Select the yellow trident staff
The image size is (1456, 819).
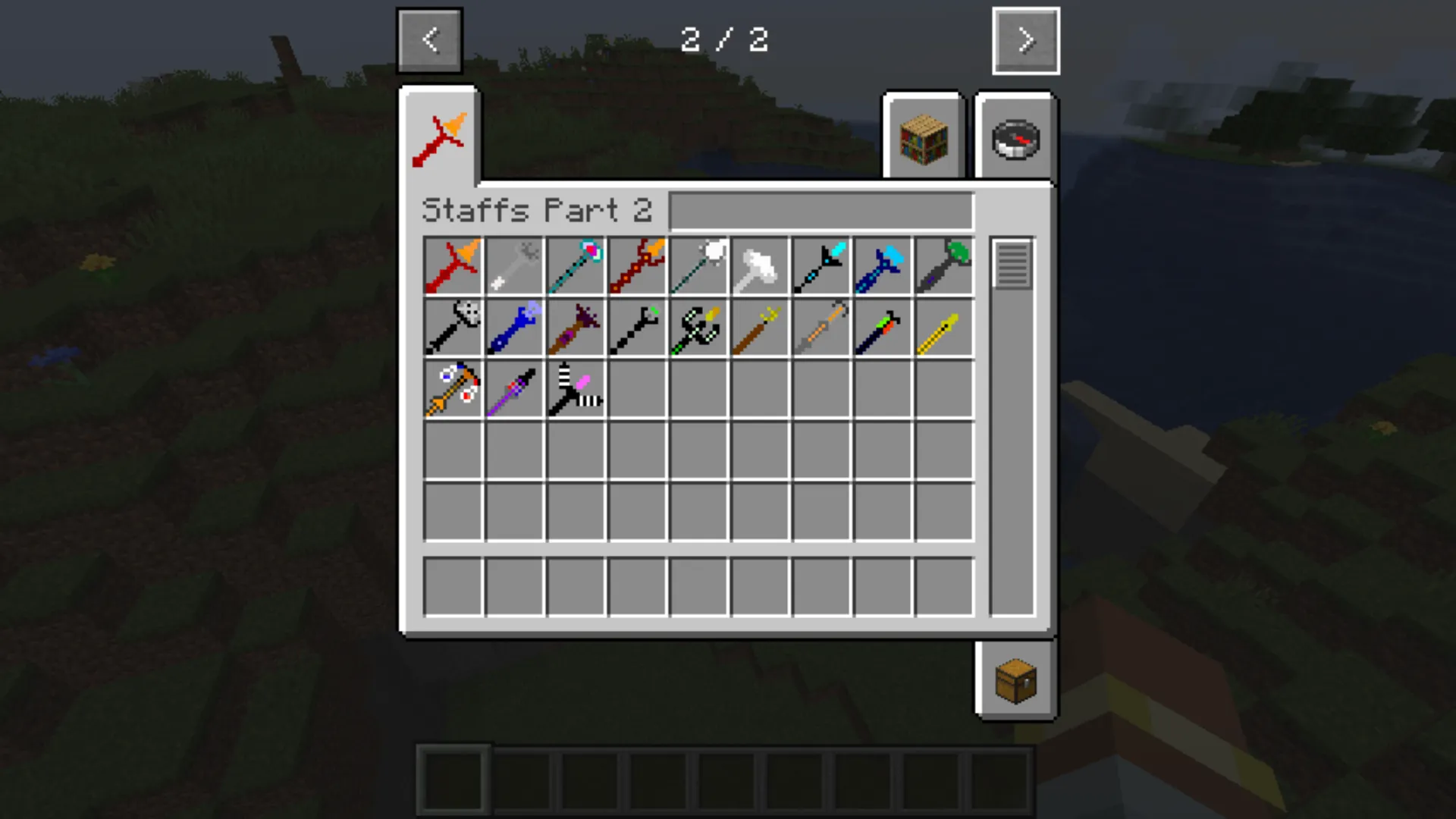coord(760,327)
